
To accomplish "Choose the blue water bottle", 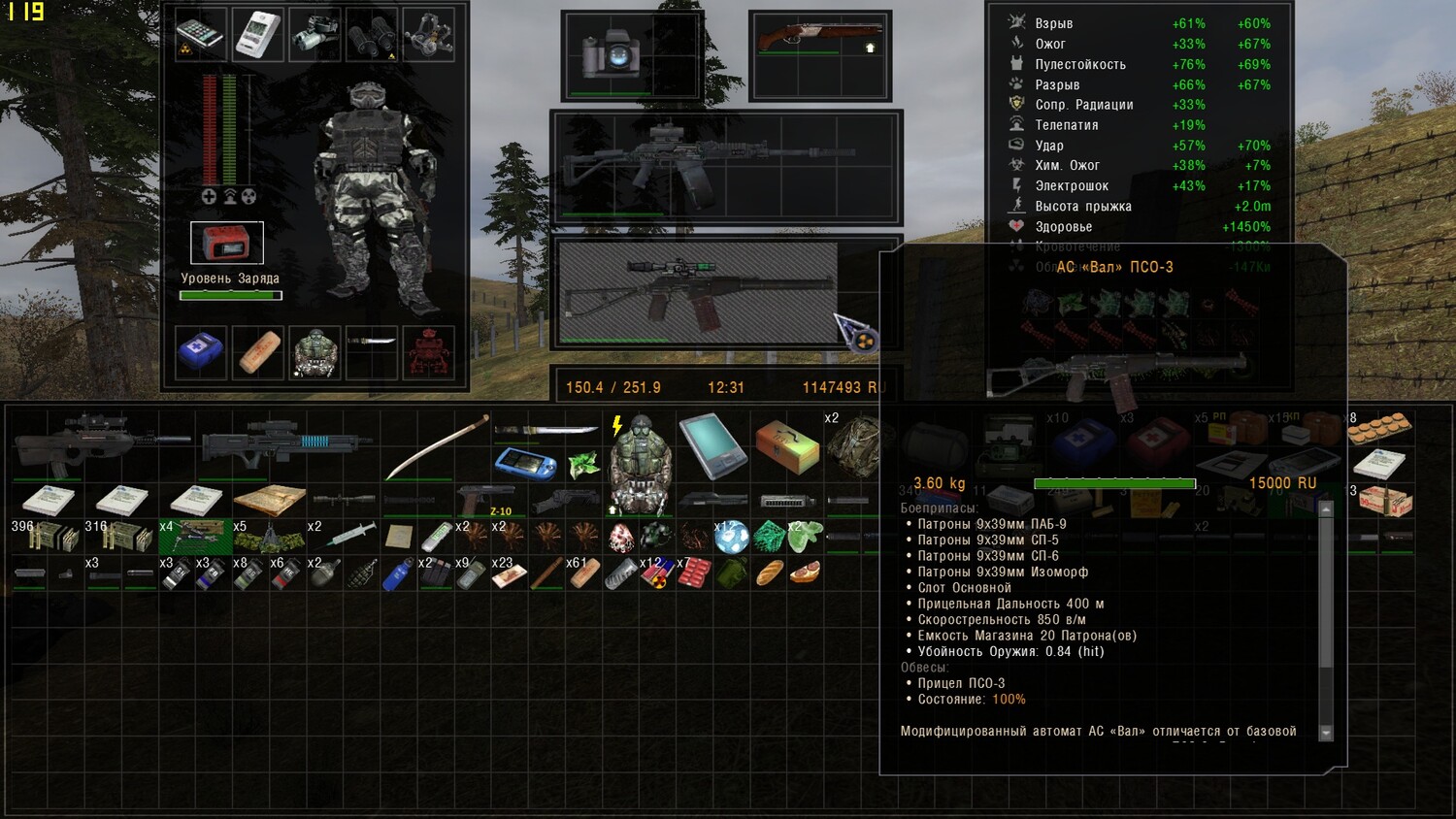I will point(397,574).
